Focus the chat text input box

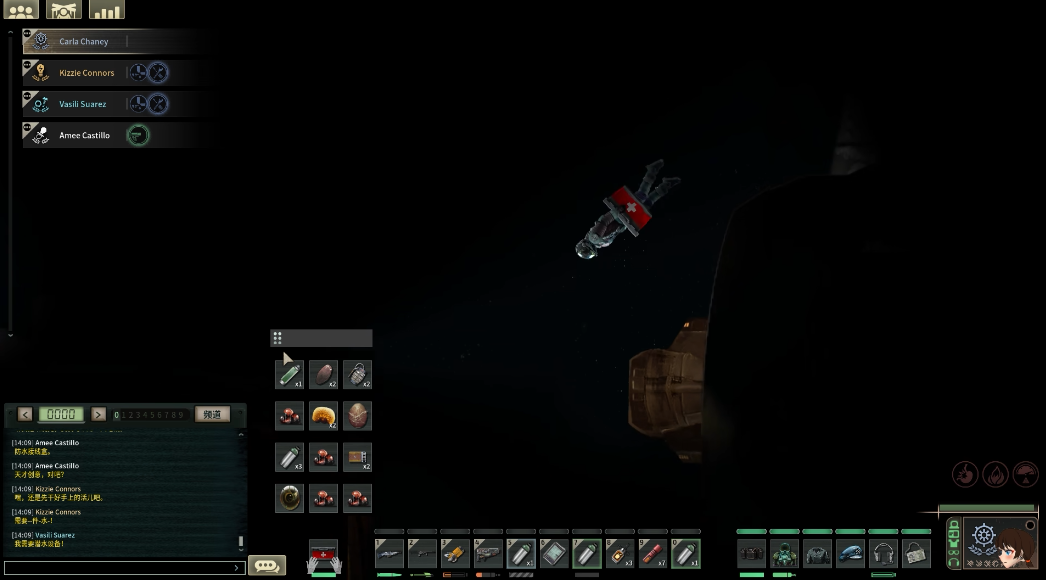click(x=125, y=568)
